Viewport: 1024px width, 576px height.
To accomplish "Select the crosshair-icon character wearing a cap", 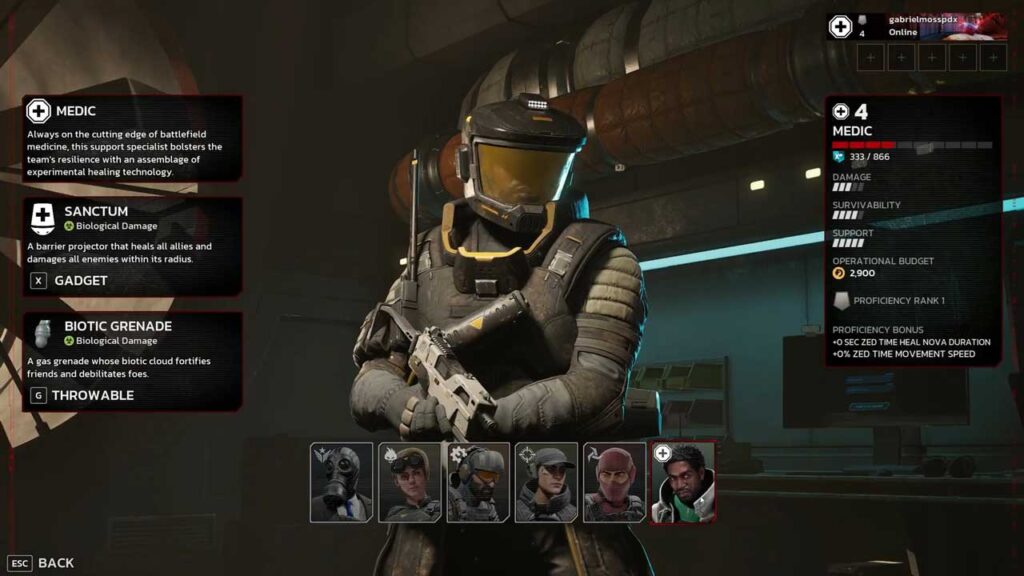I will (546, 482).
